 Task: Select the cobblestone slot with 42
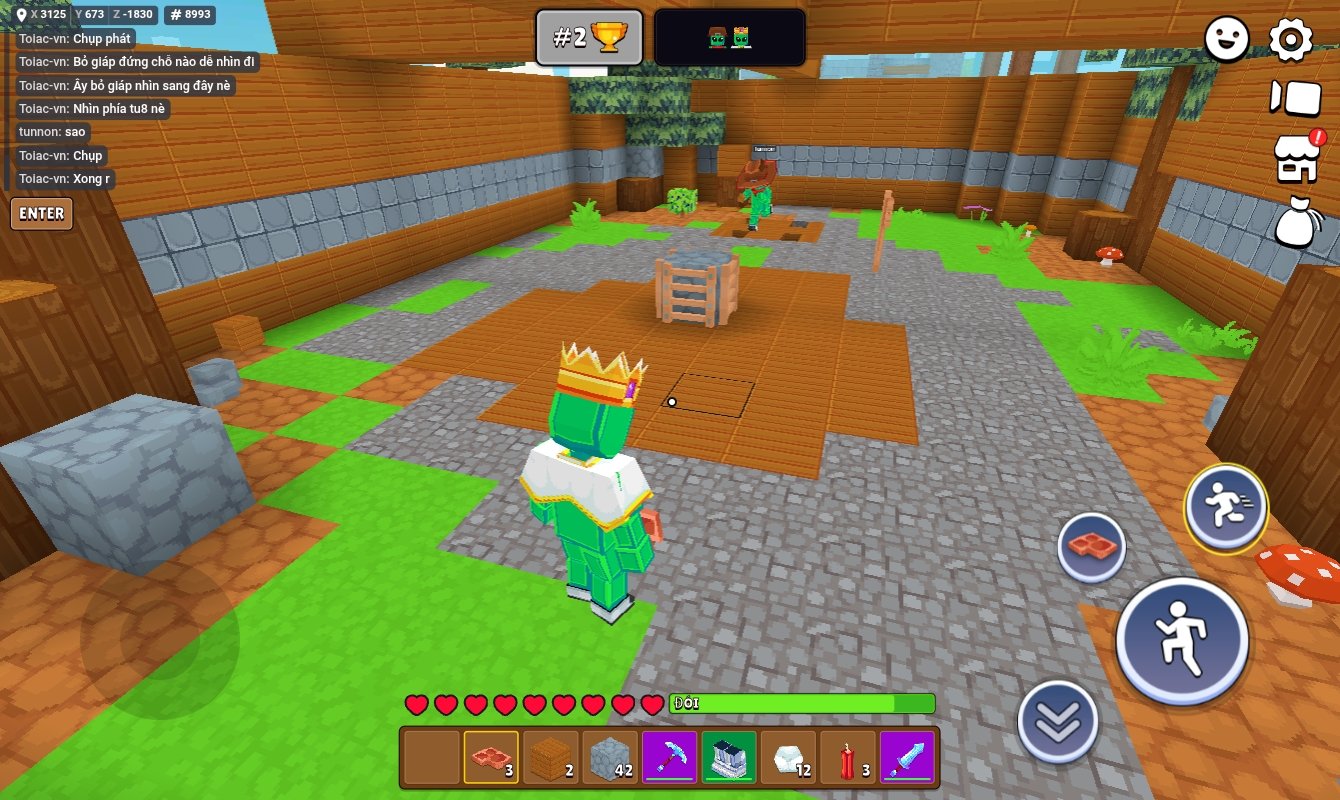click(610, 758)
